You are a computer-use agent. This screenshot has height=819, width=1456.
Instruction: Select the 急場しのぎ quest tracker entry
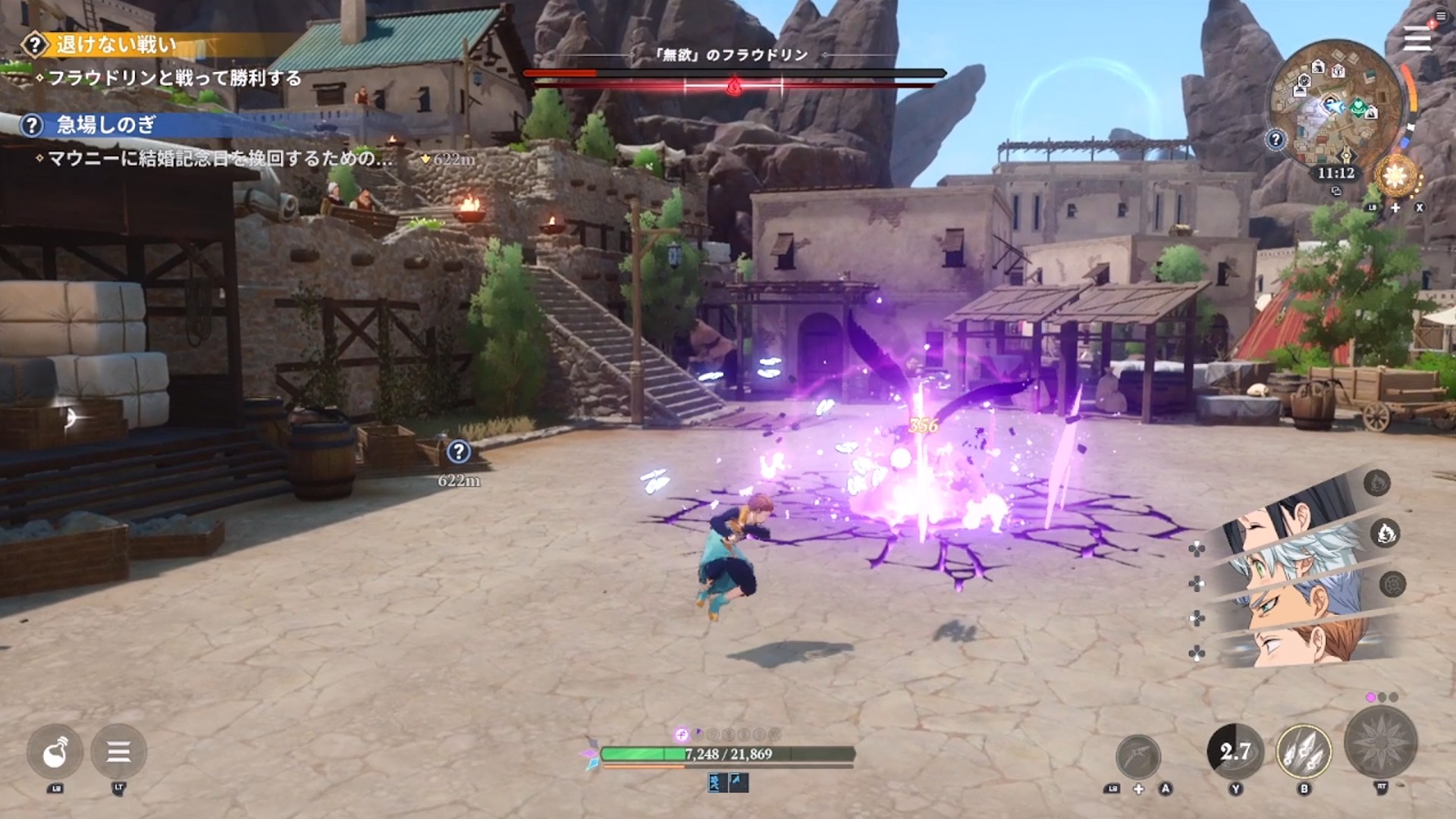pos(105,125)
